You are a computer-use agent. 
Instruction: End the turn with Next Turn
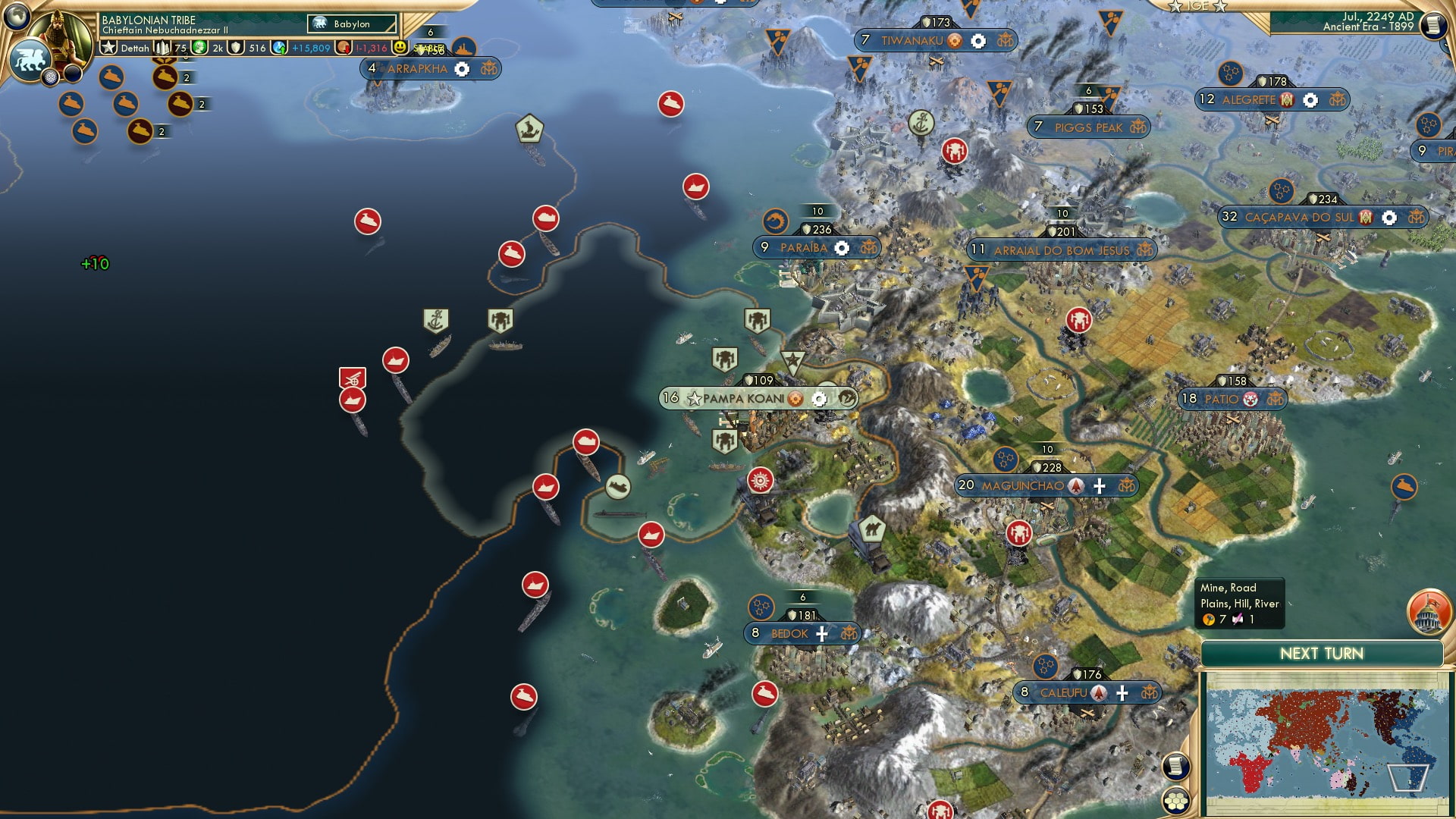click(1321, 654)
